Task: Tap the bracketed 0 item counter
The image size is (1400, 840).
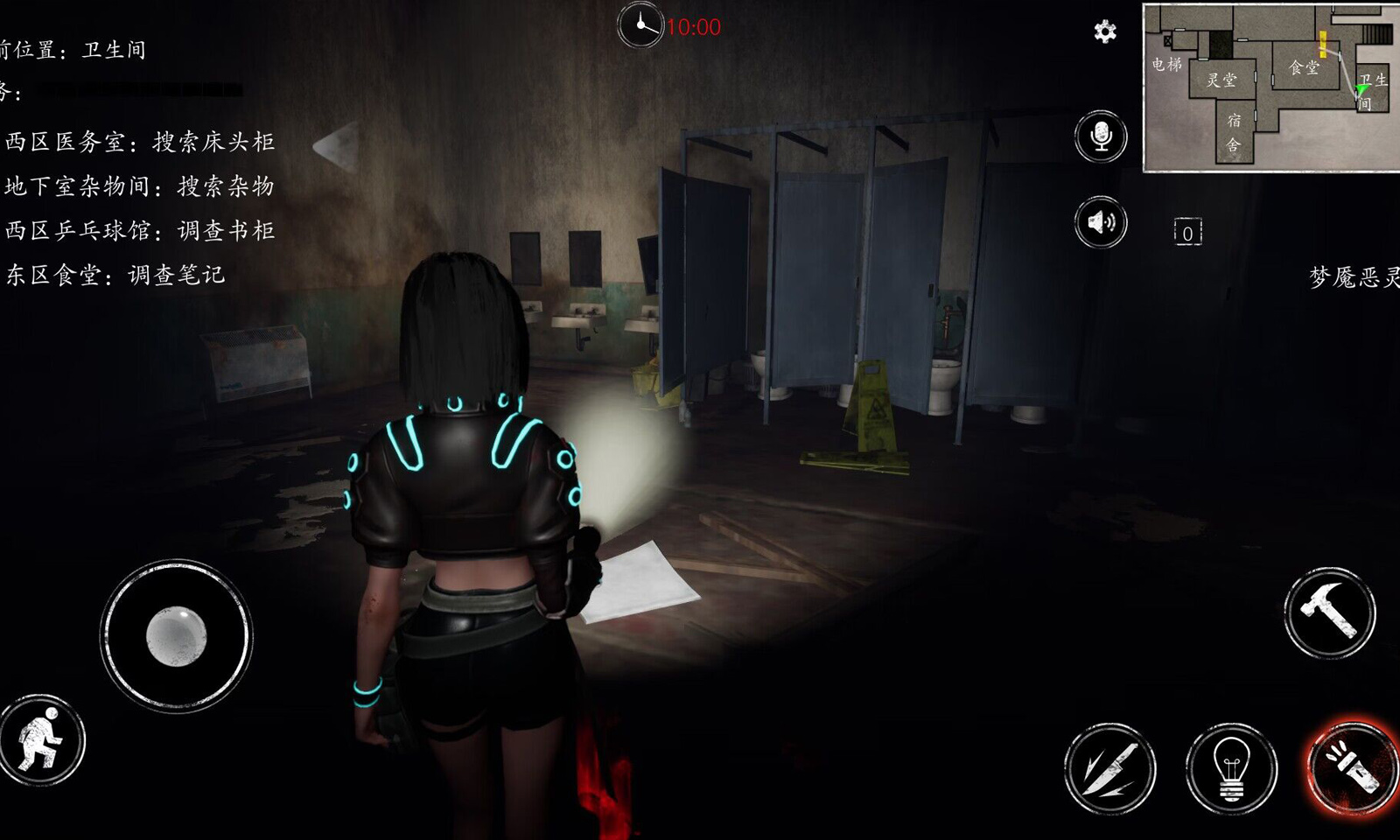Action: (1186, 233)
